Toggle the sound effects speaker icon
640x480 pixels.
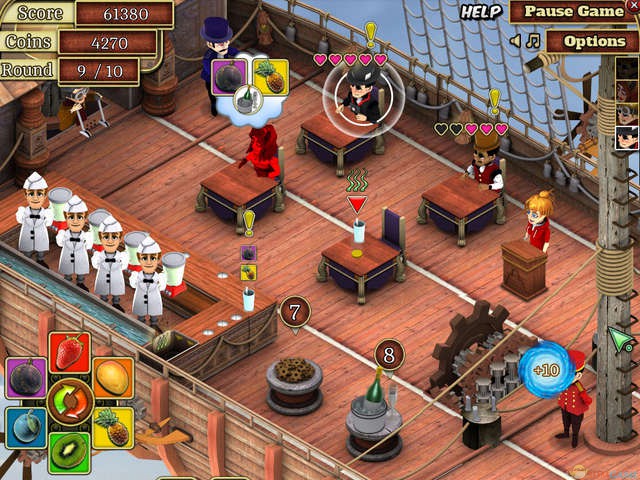point(515,41)
